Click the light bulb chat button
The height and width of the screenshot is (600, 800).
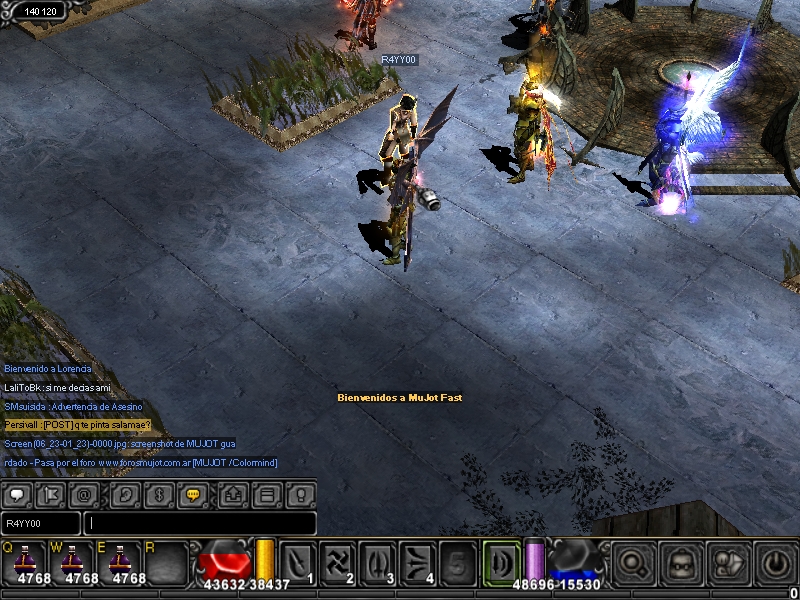[300, 494]
